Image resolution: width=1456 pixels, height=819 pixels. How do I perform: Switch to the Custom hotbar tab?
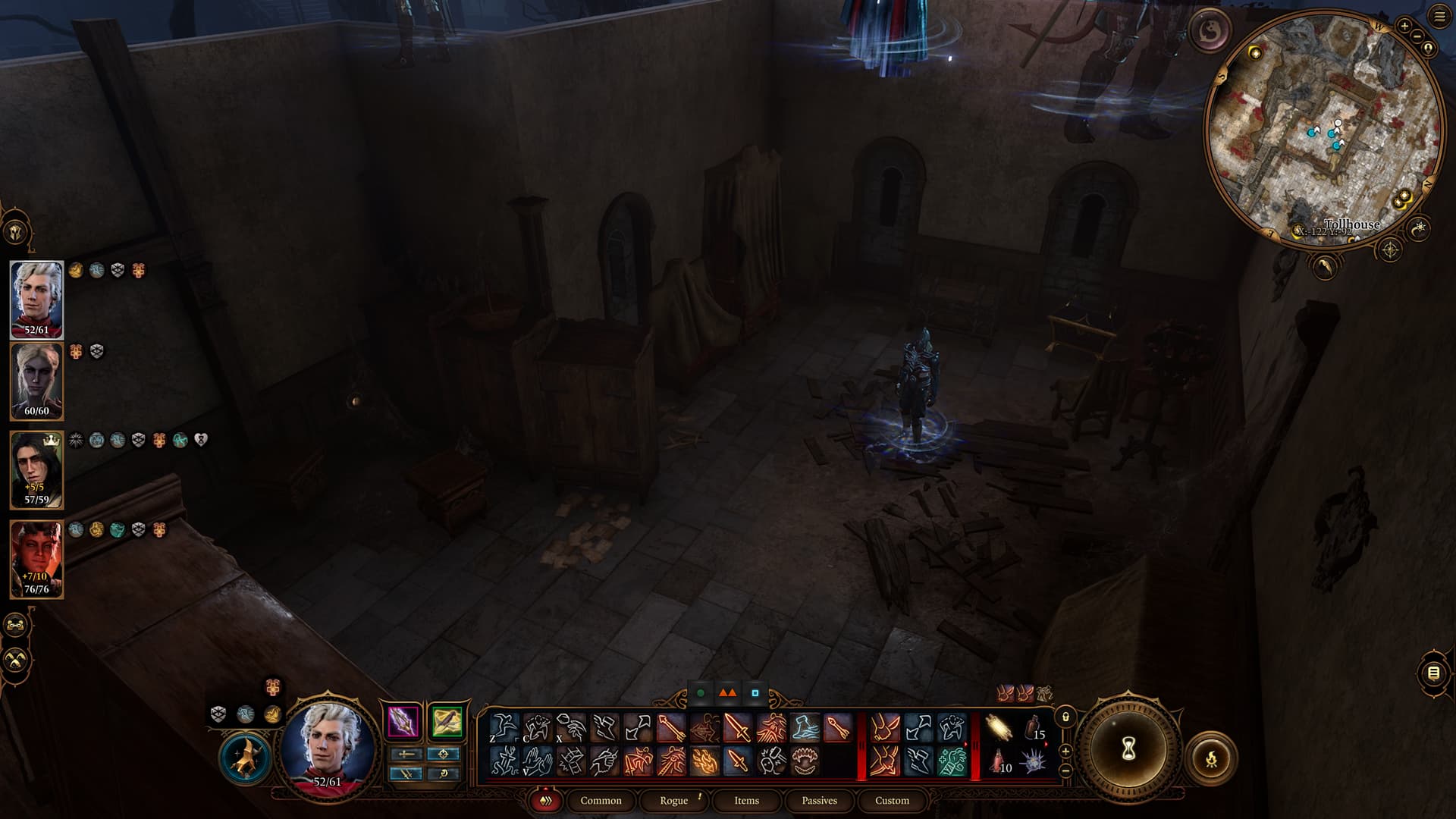tap(892, 800)
